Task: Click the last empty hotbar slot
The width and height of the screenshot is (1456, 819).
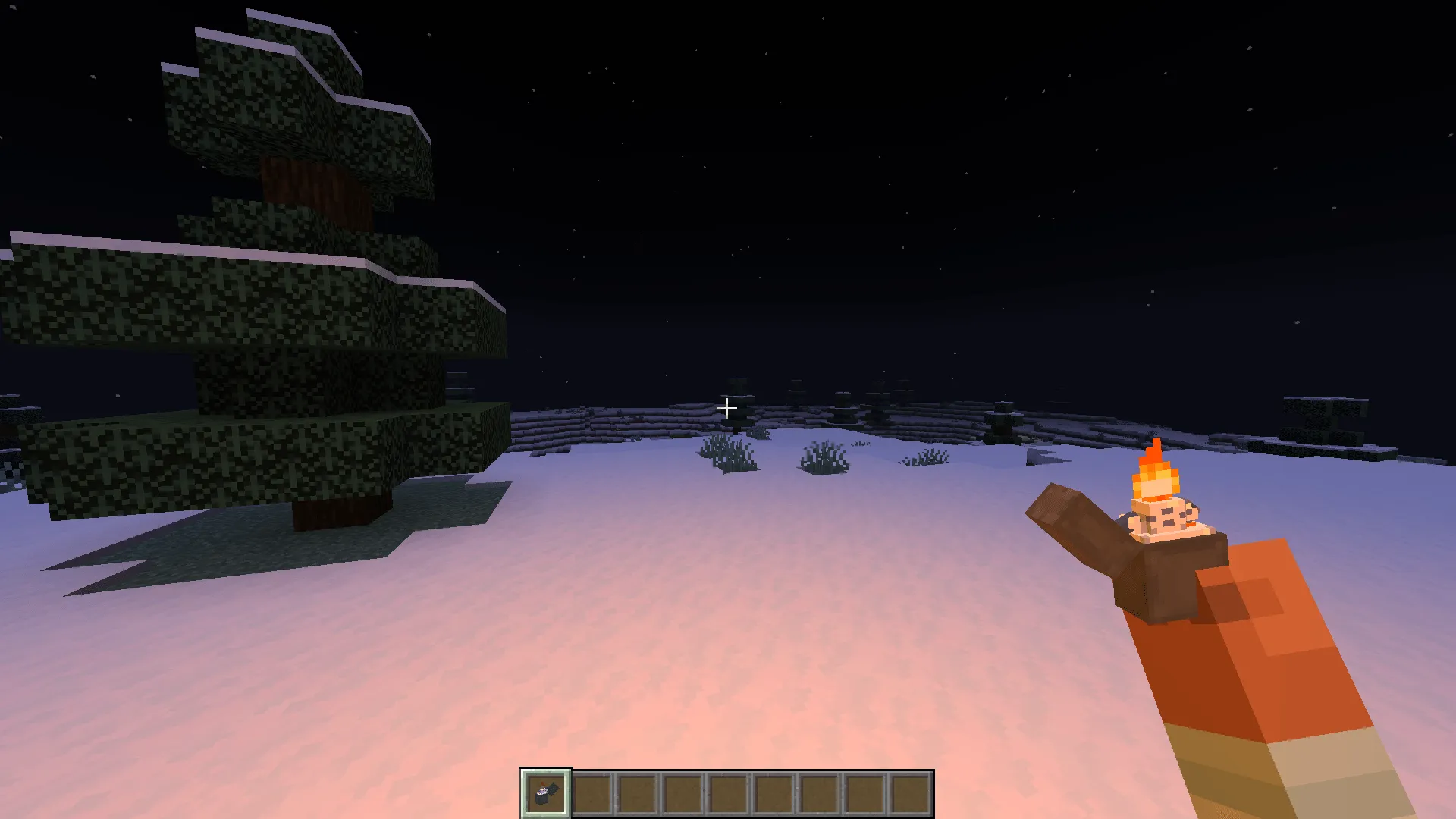Action: [910, 794]
